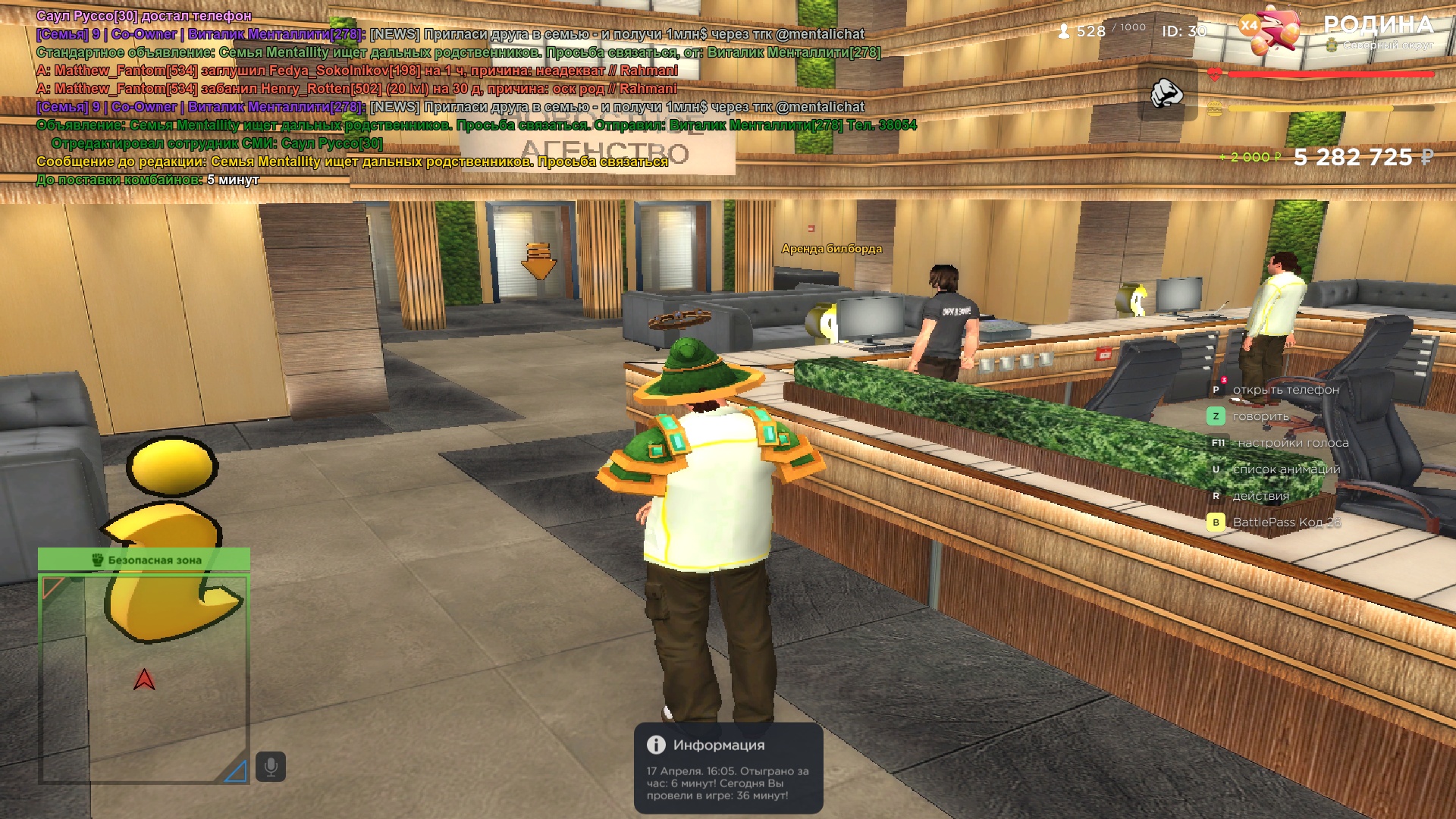Toggle the microphone button beside the minimap
Viewport: 1456px width, 819px height.
(270, 767)
